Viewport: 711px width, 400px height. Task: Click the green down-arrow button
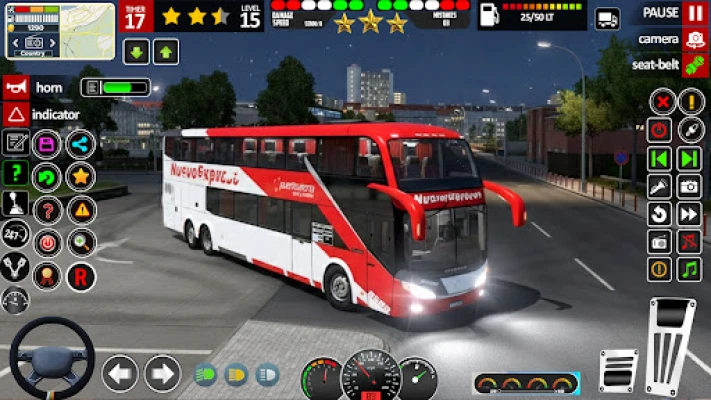click(x=136, y=52)
